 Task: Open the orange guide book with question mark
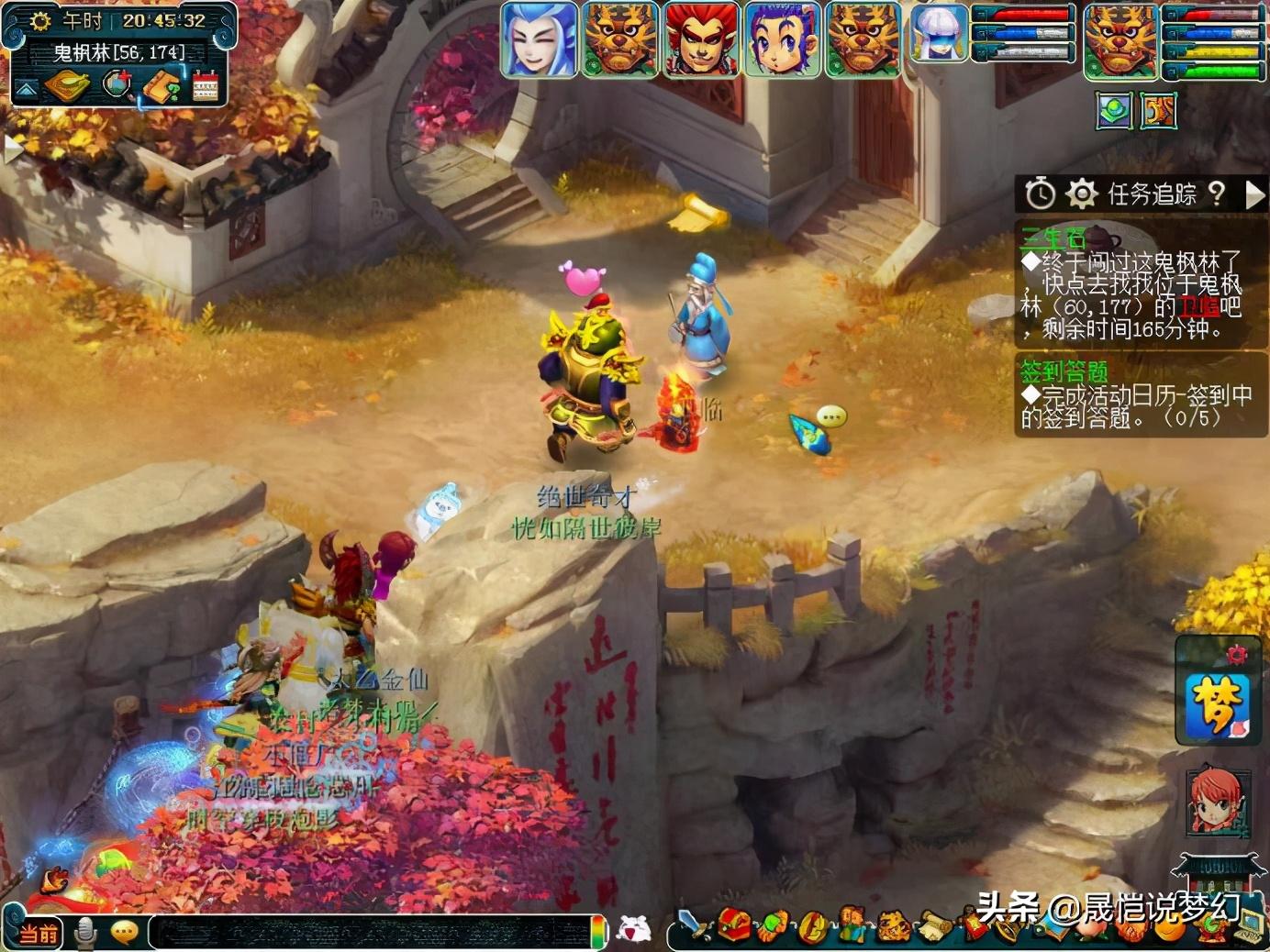[162, 87]
